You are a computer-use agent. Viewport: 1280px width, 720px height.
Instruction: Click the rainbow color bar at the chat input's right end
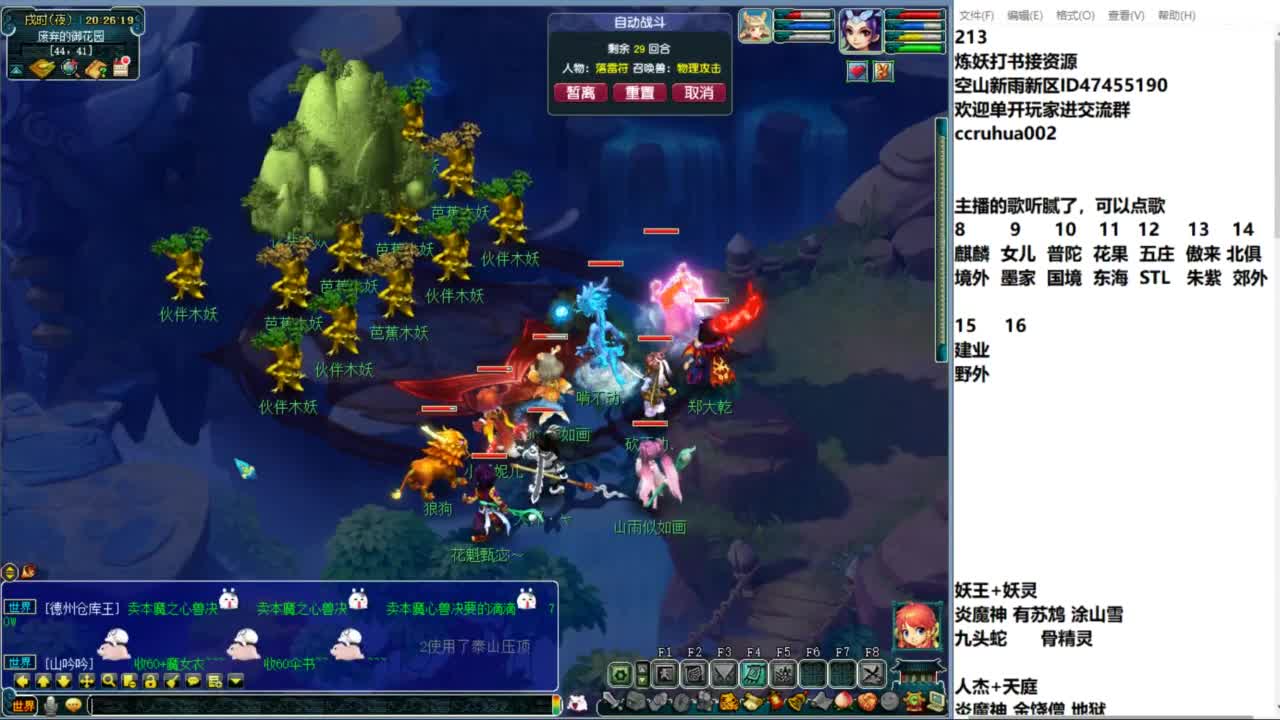coord(558,706)
